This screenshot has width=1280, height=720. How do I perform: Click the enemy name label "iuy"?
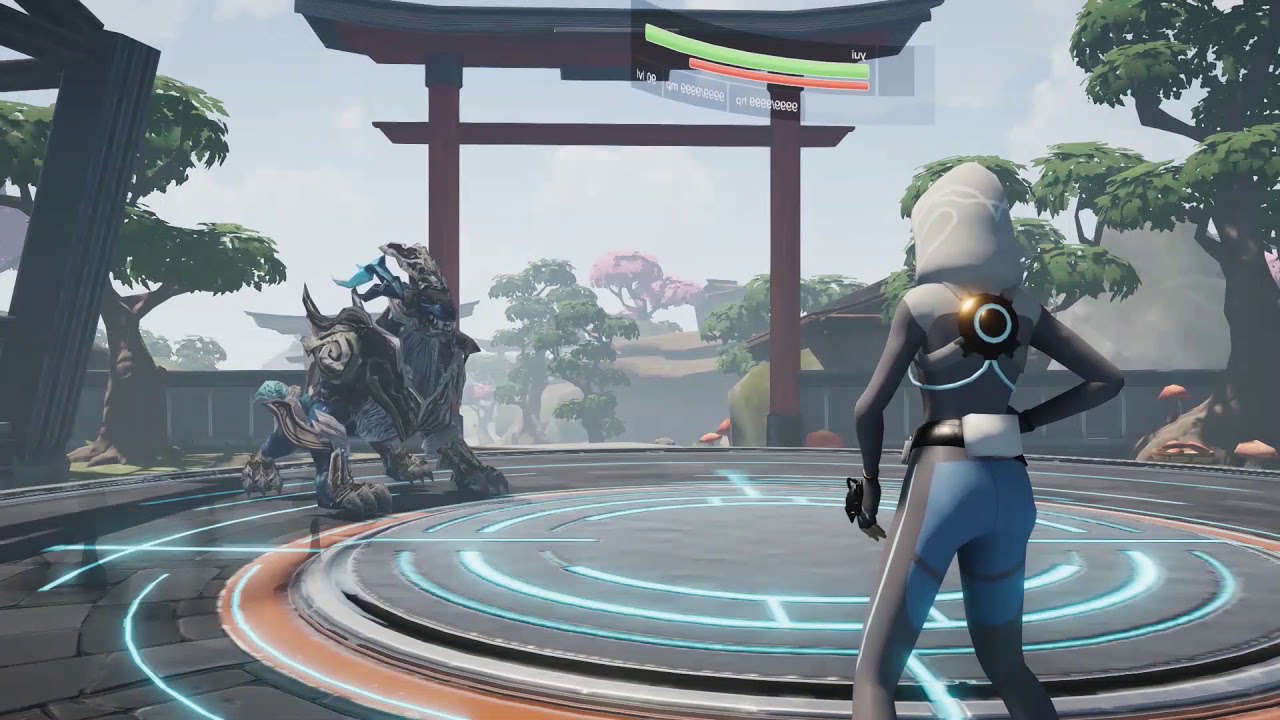coord(858,55)
